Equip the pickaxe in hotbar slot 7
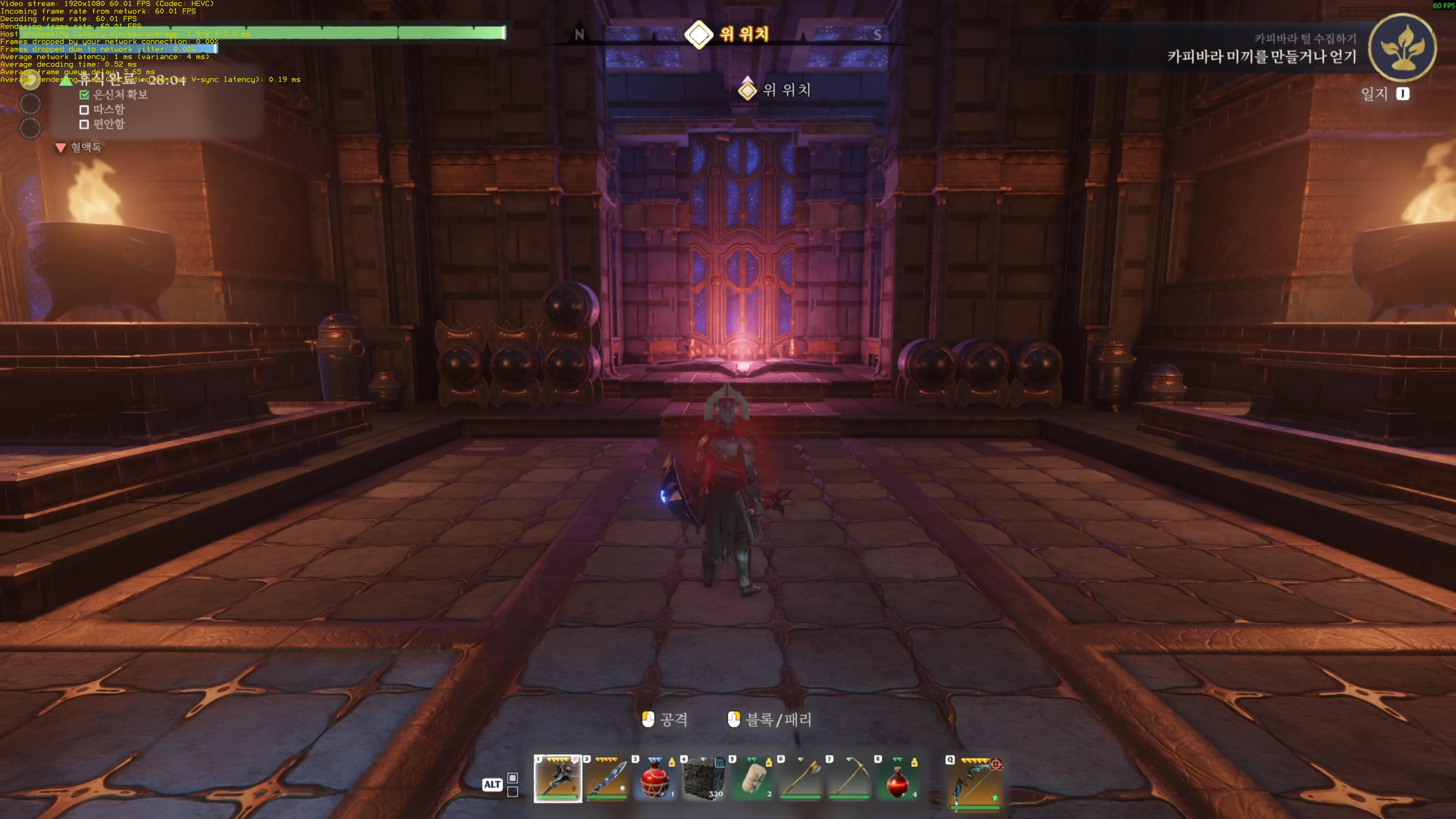Screen dimensions: 1456x819 pyautogui.click(x=849, y=779)
